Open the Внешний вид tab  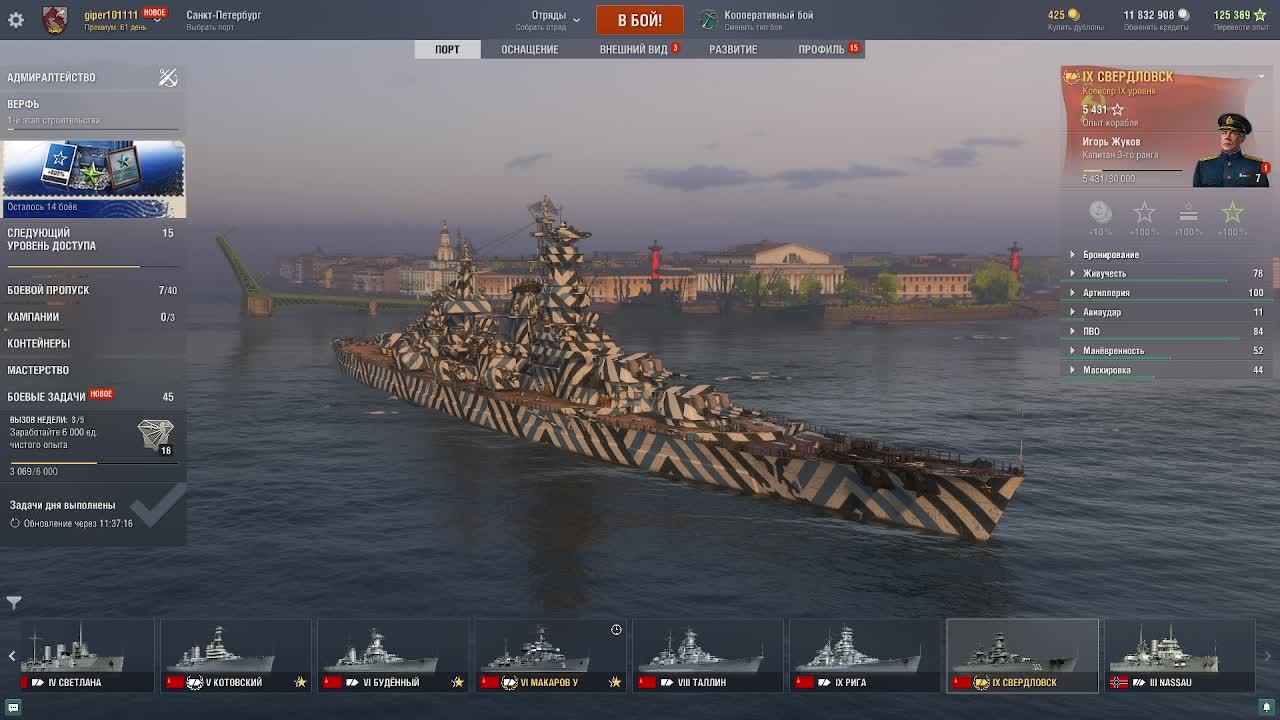[x=633, y=49]
